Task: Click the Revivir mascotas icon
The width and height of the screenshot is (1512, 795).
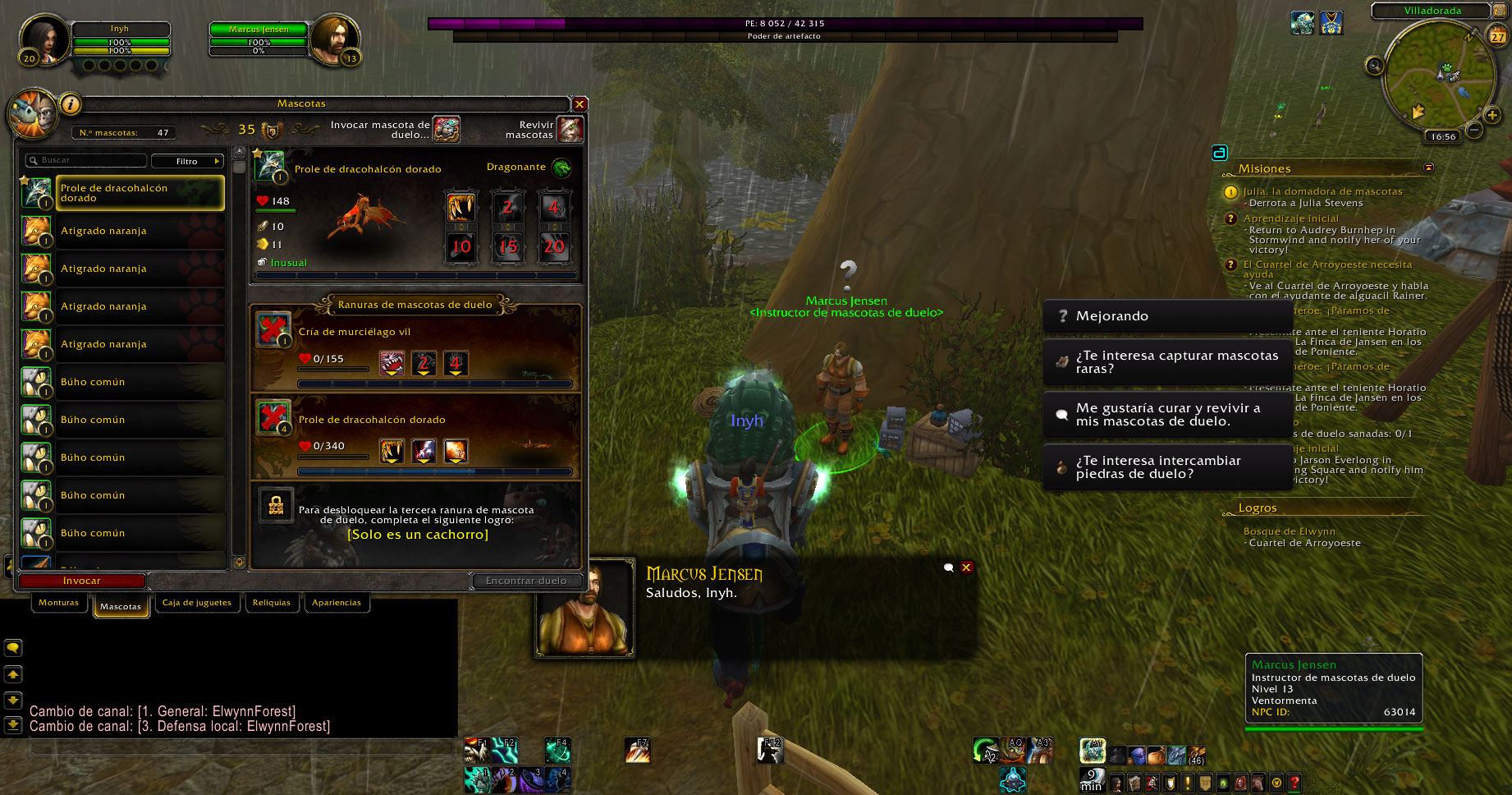Action: tap(570, 129)
